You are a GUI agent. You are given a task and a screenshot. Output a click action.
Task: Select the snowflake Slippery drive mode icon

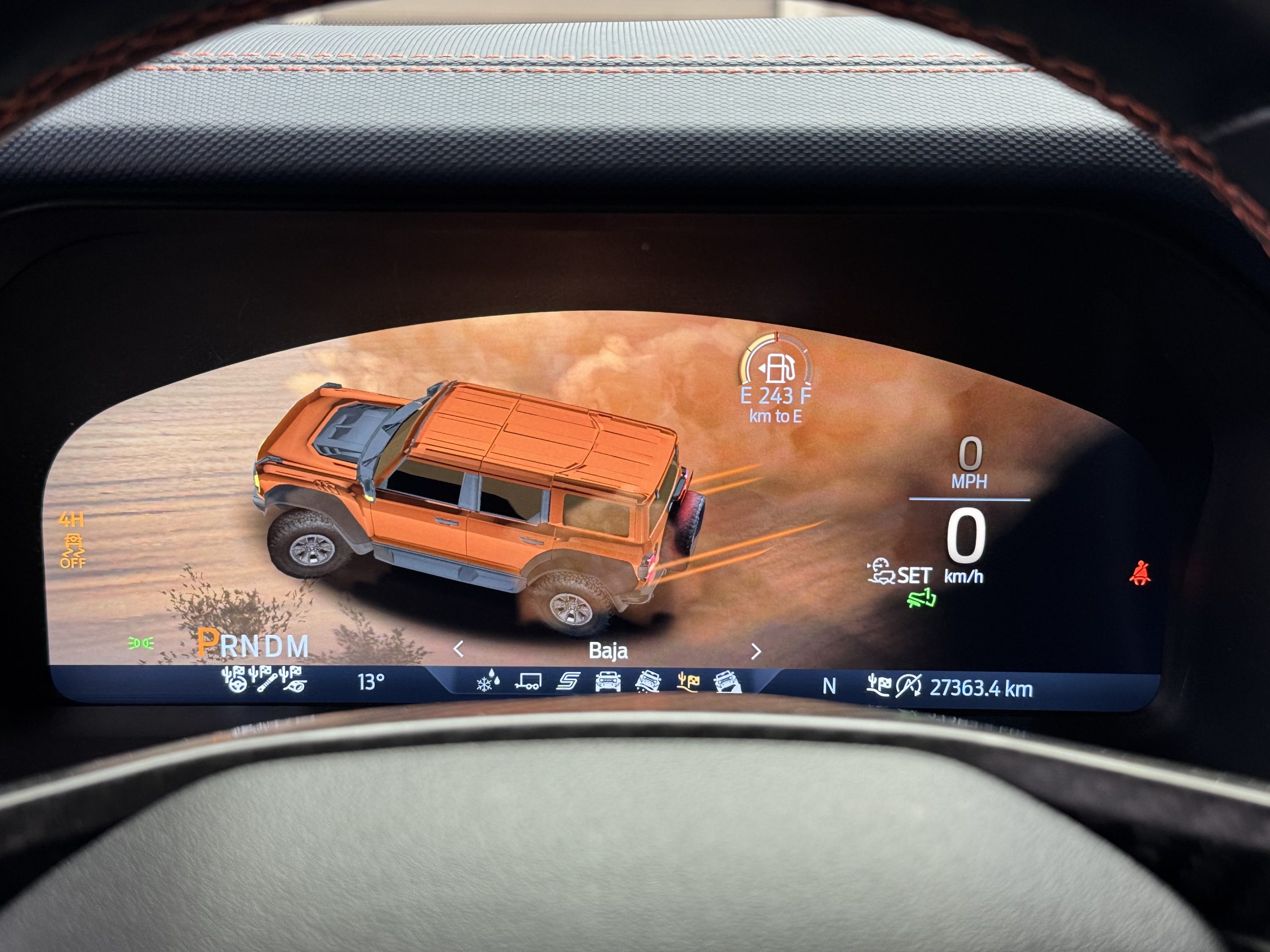pyautogui.click(x=488, y=682)
